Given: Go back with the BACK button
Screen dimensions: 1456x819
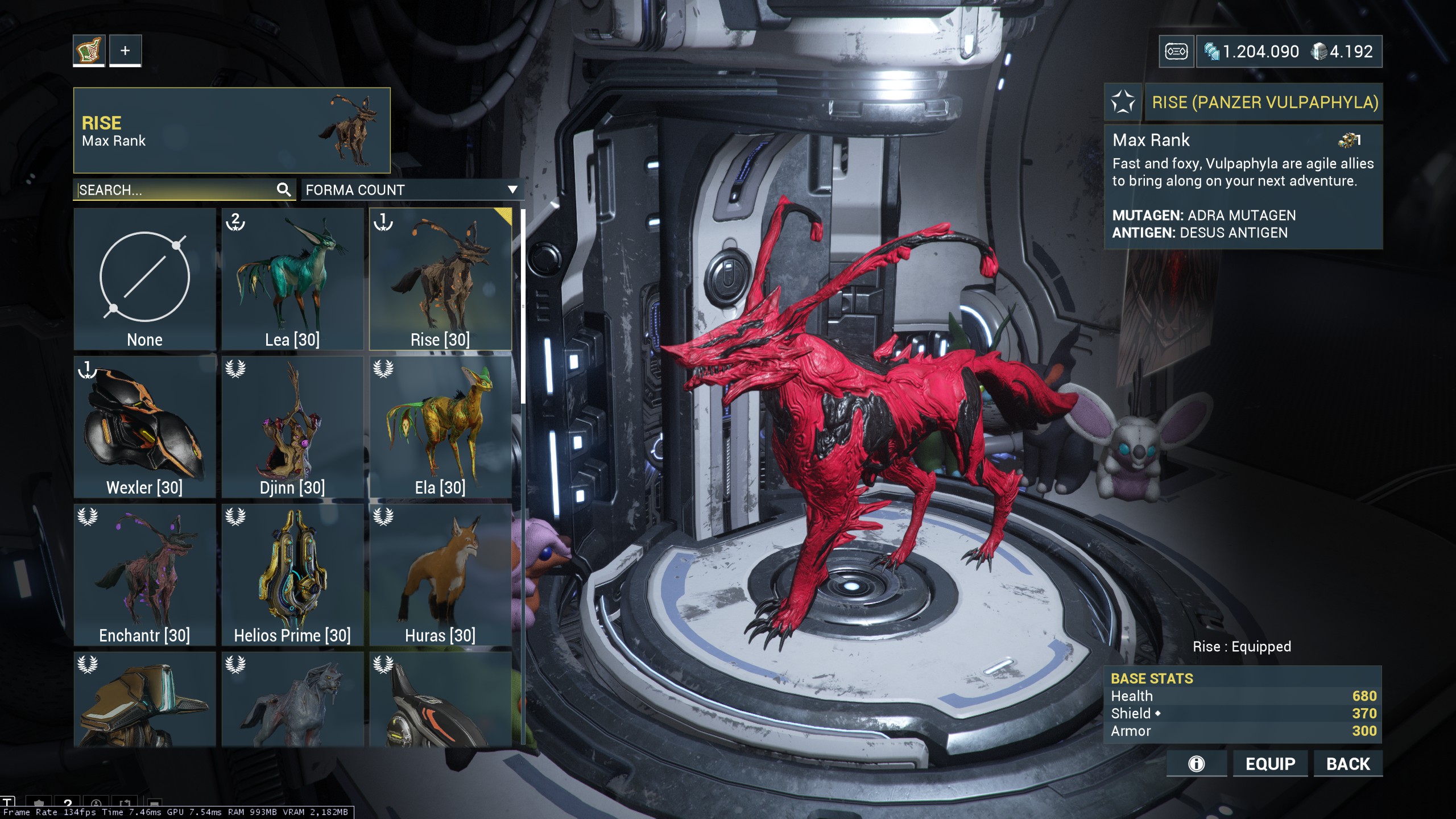Looking at the screenshot, I should [1348, 764].
